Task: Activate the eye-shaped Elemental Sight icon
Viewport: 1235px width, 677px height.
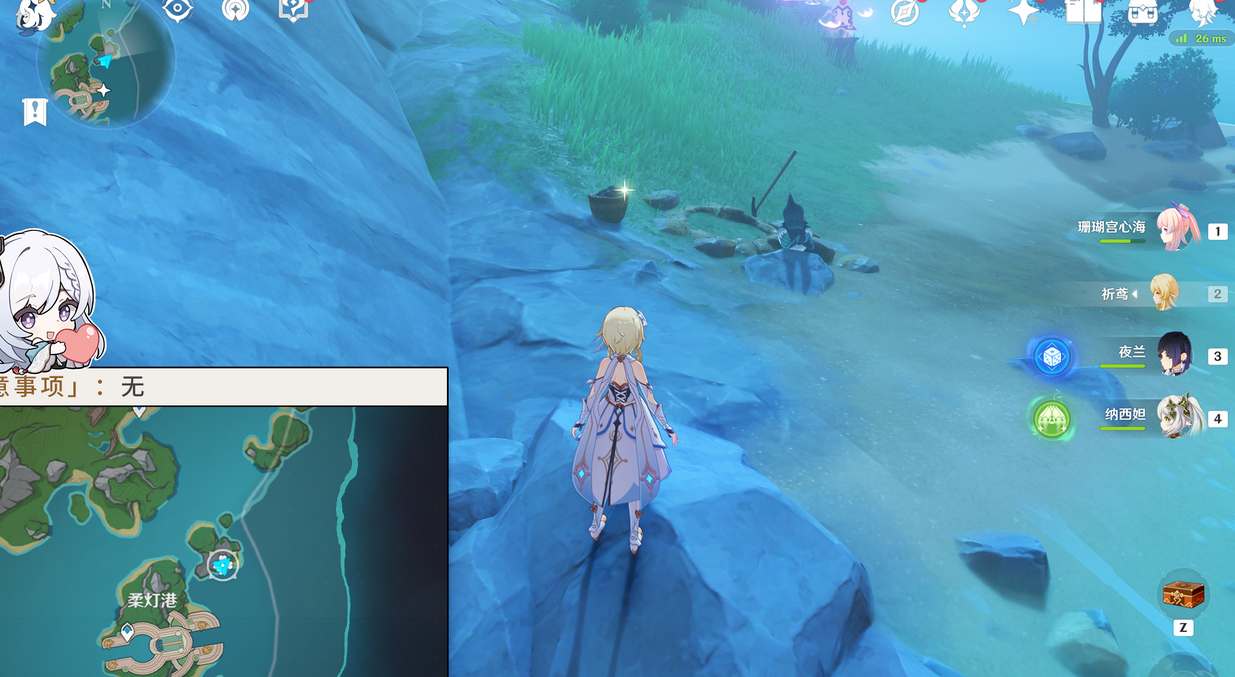Action: click(177, 9)
